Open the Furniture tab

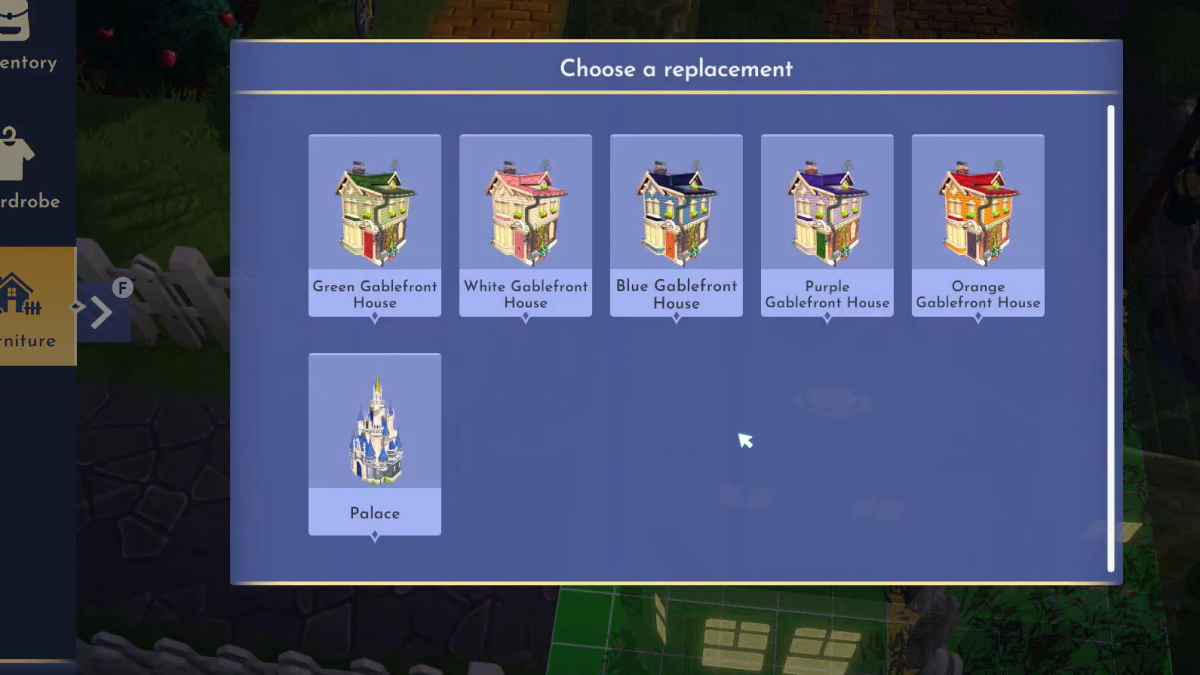(34, 306)
